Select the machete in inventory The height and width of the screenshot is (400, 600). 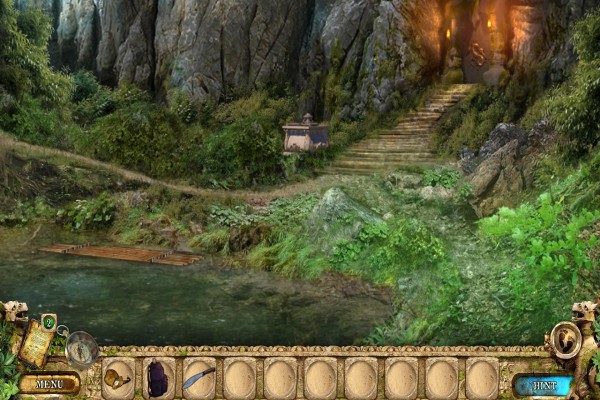[199, 378]
